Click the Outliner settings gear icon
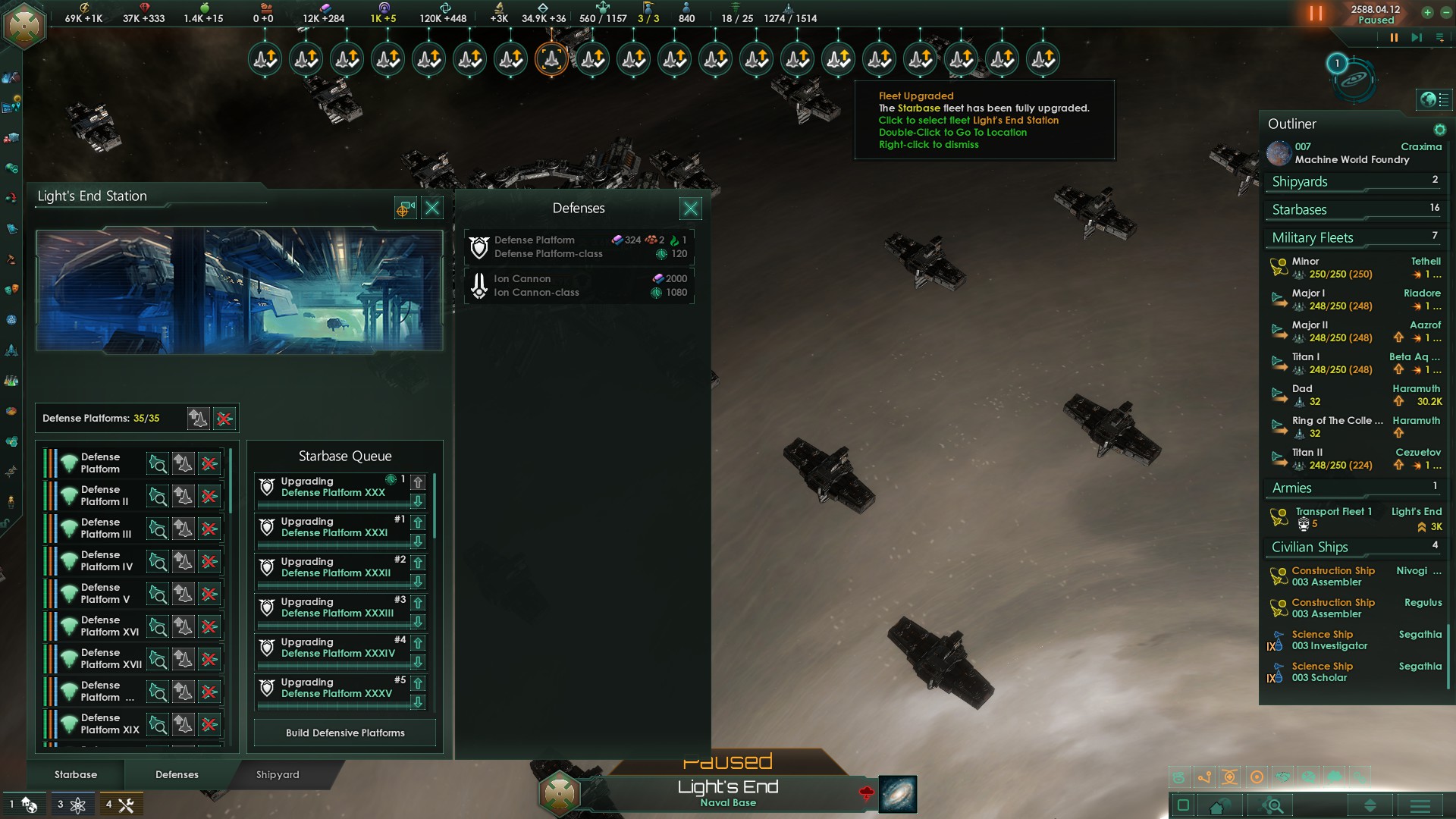 point(1439,130)
